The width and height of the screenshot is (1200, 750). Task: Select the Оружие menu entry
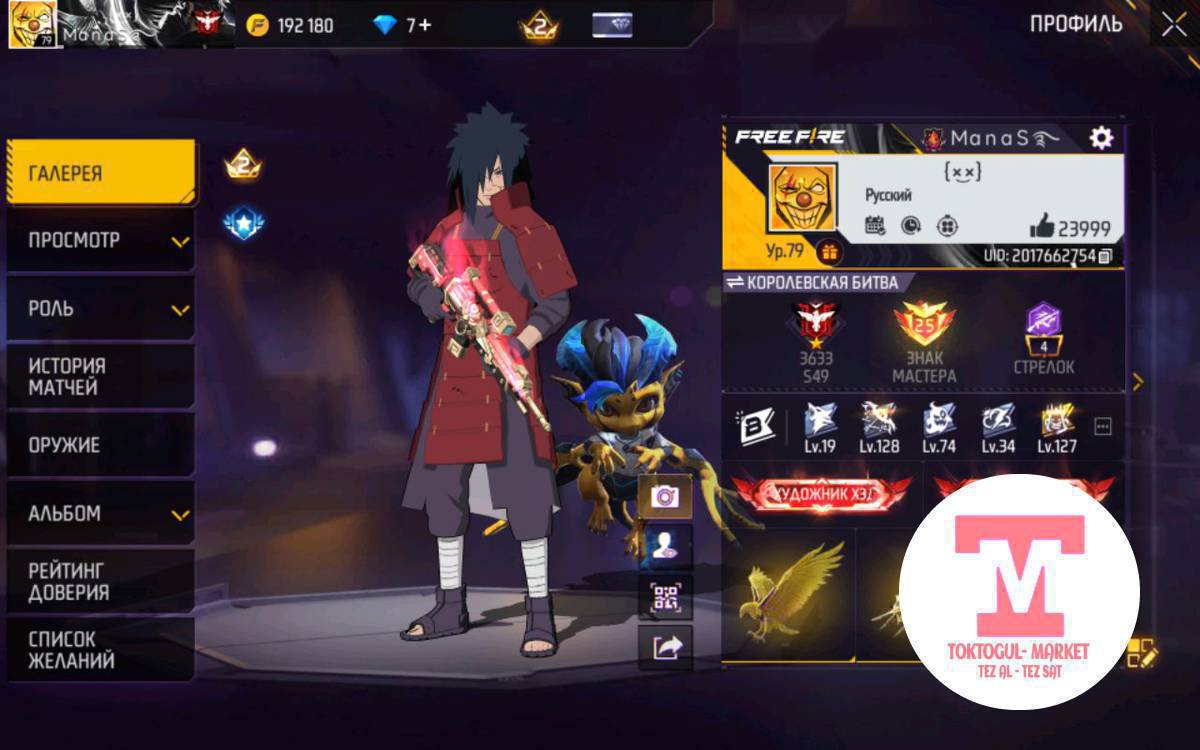point(100,445)
